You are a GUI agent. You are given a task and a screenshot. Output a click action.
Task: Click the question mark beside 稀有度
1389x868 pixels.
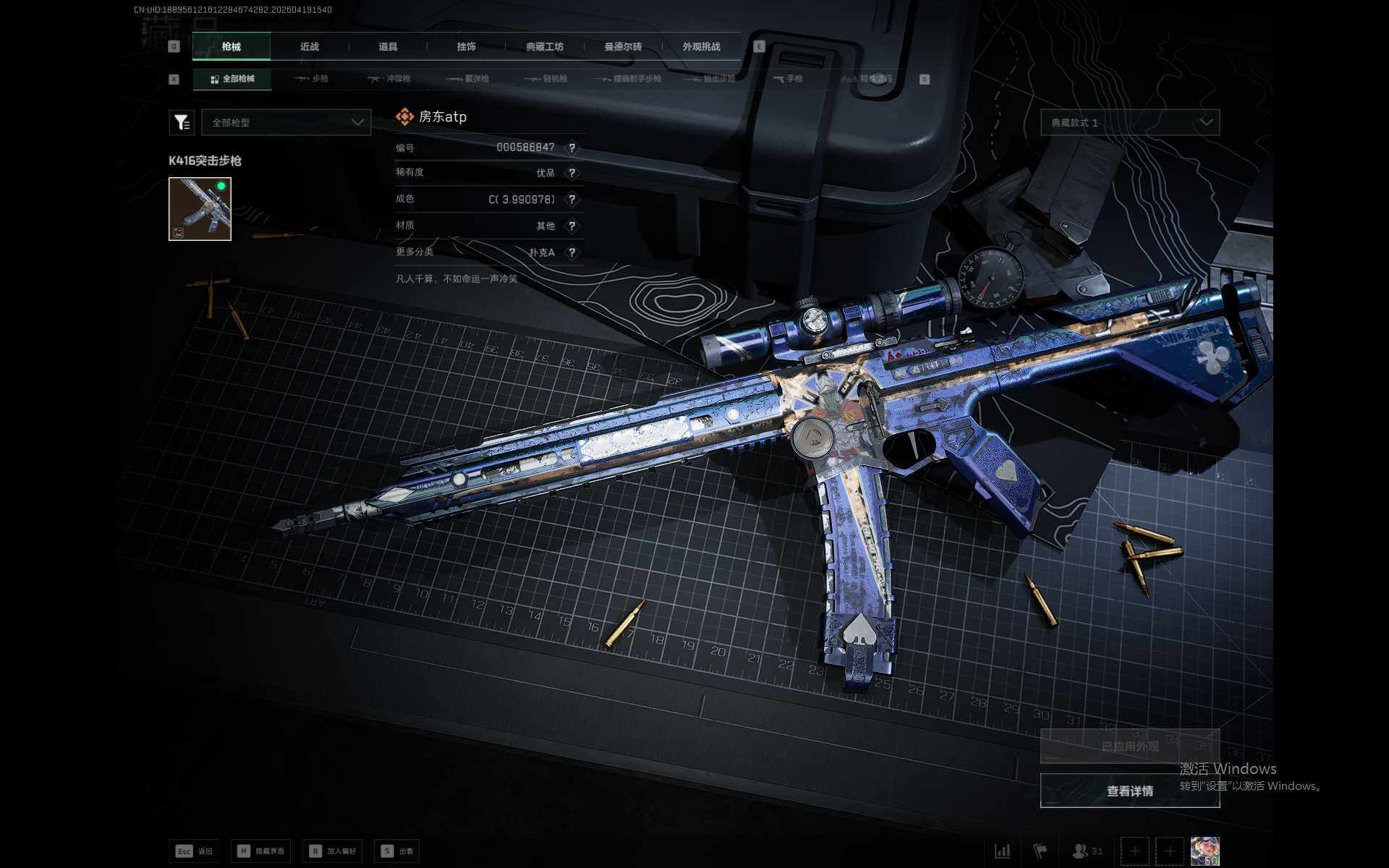point(572,173)
